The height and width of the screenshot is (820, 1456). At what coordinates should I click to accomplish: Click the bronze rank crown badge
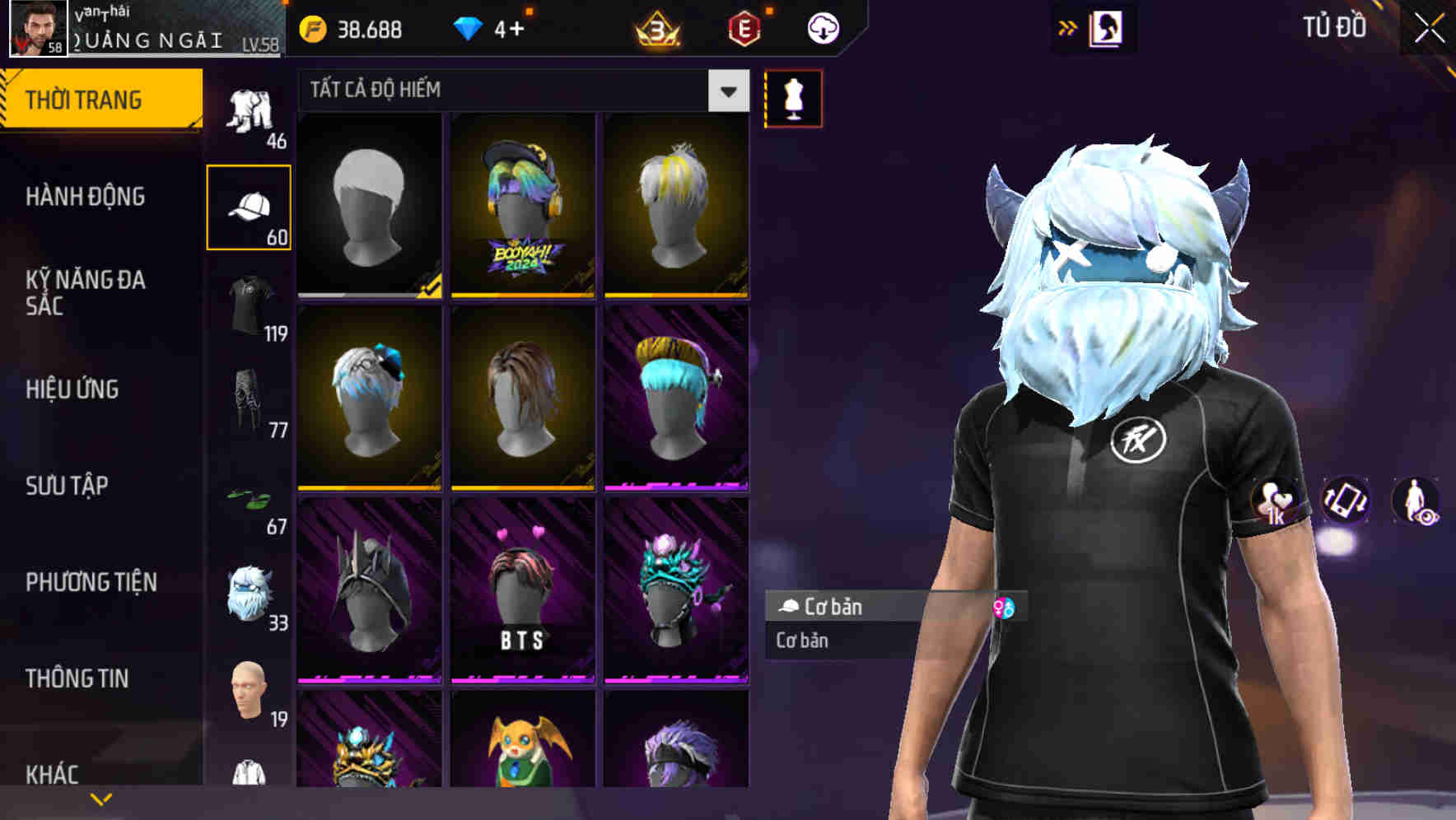point(659,27)
